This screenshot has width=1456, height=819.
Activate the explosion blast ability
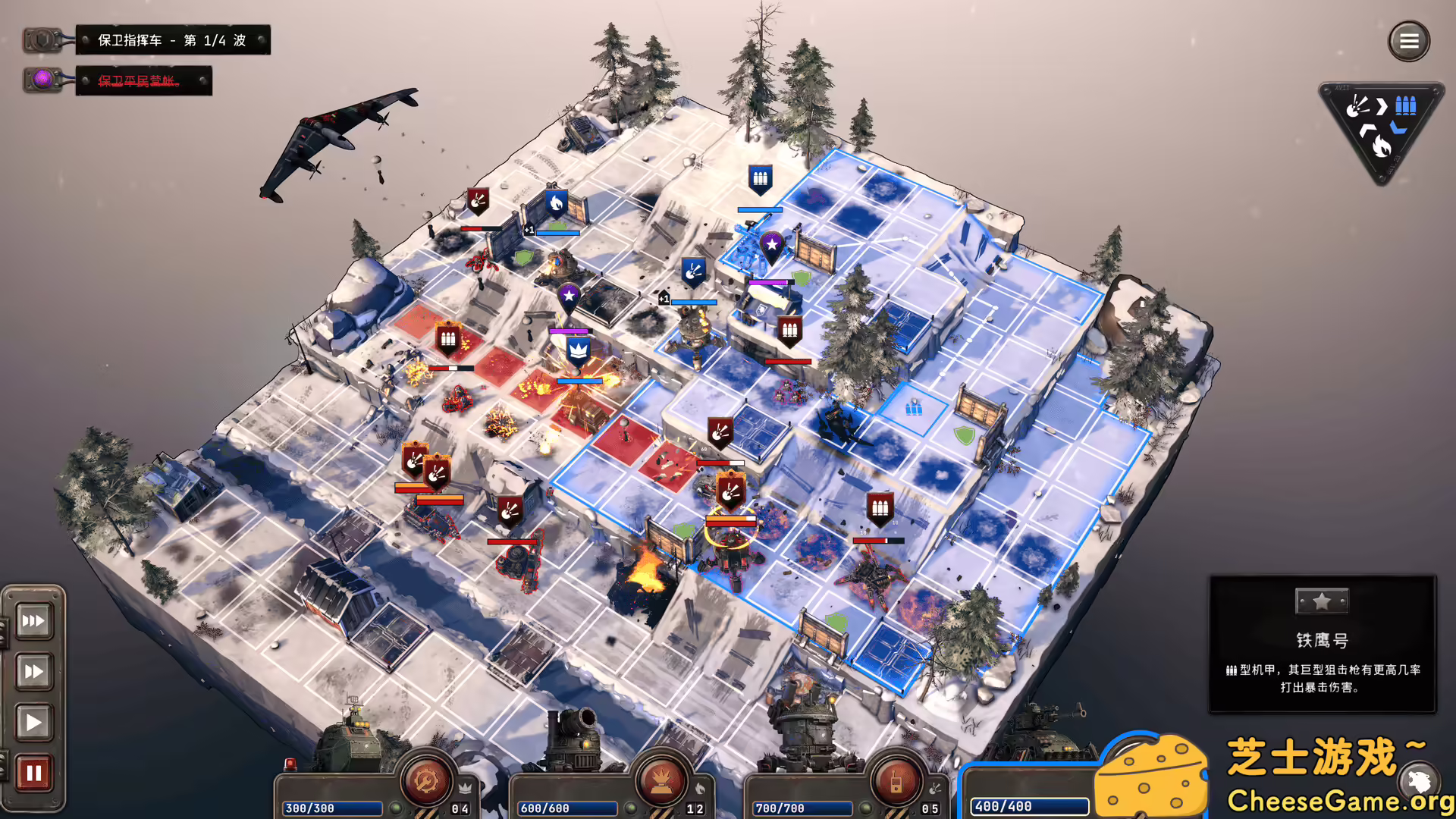(661, 782)
